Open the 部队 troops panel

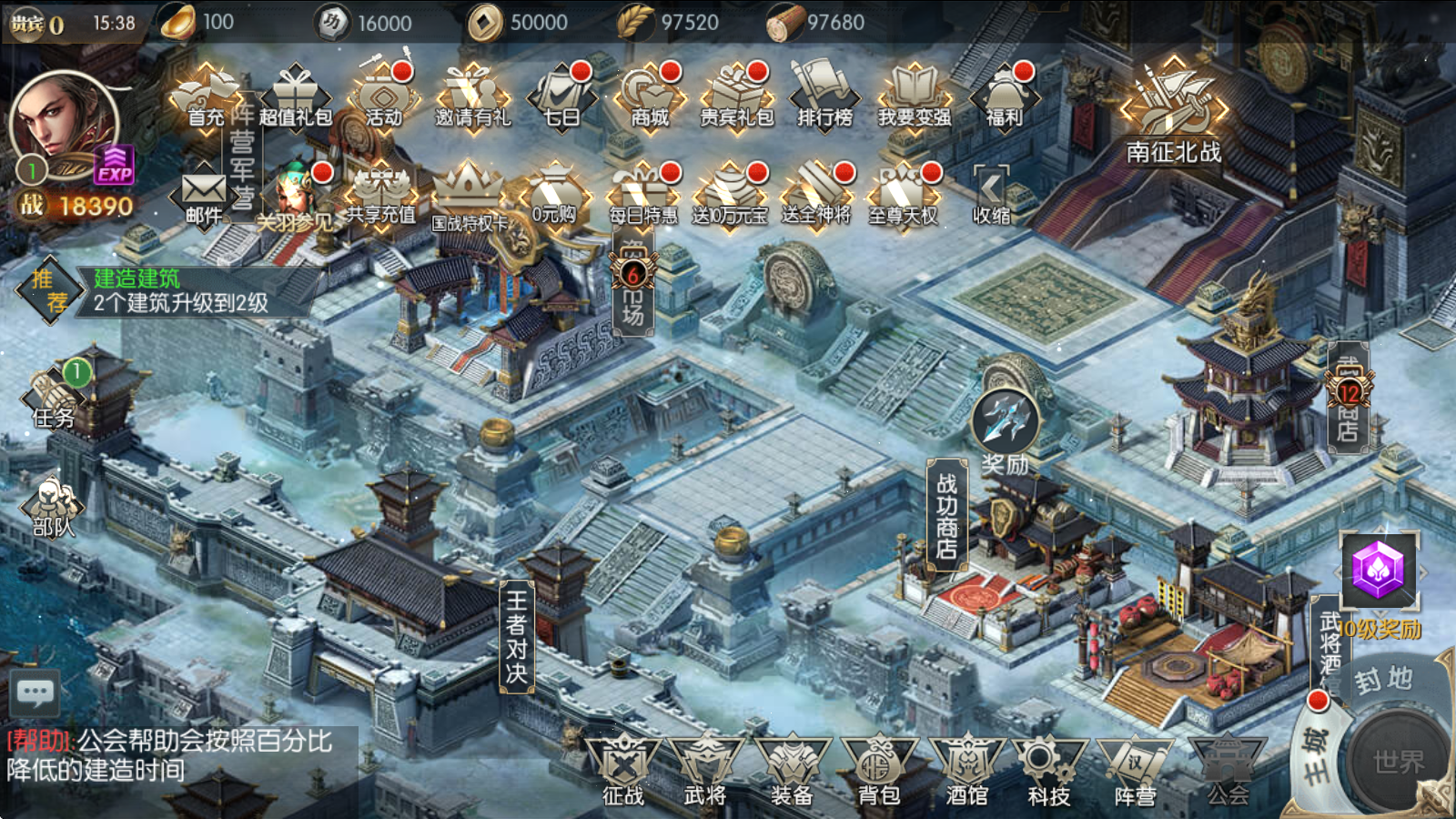pyautogui.click(x=53, y=508)
